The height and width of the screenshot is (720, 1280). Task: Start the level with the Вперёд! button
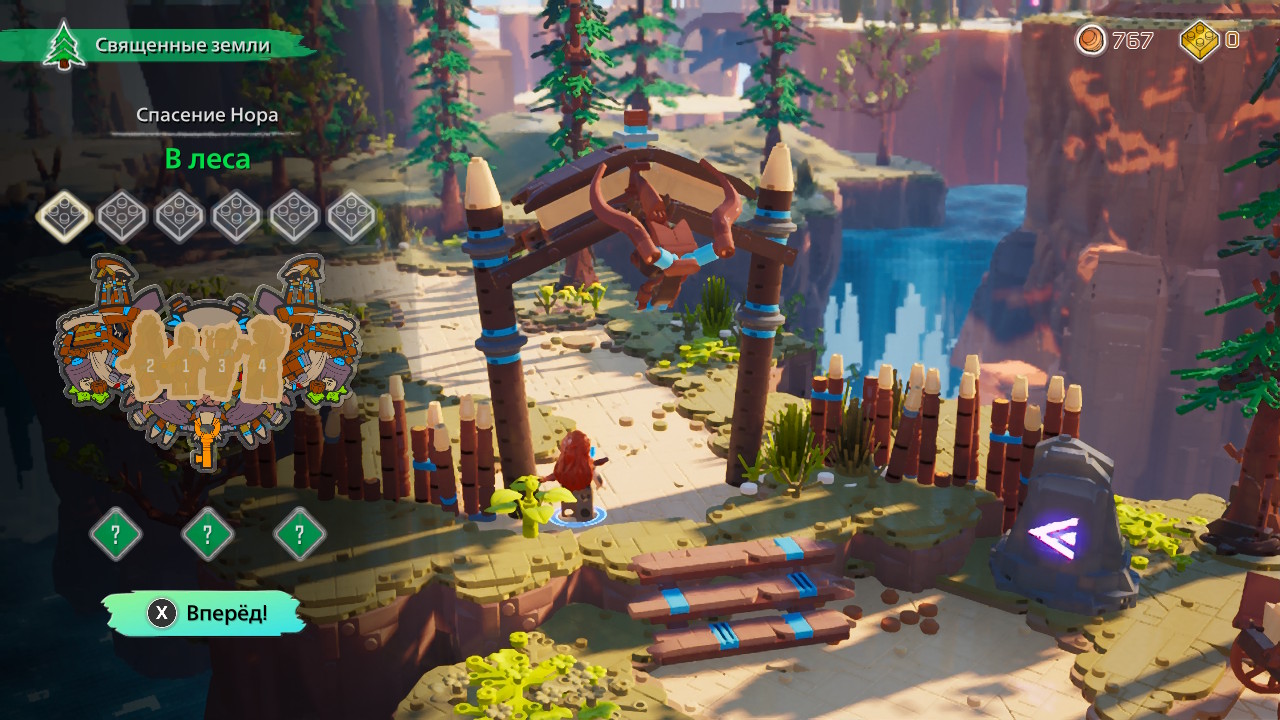coord(205,613)
